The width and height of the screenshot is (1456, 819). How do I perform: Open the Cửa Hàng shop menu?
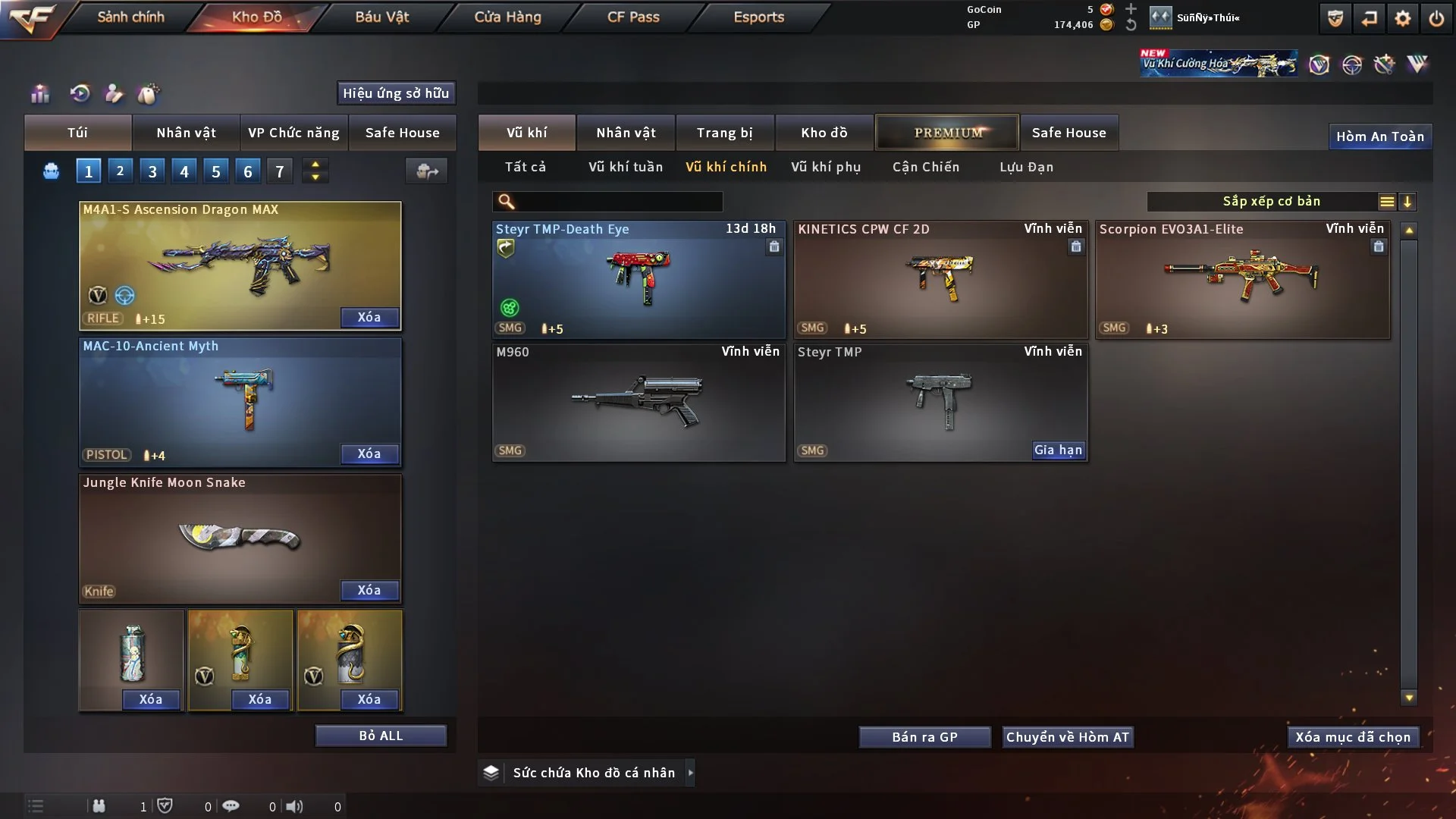click(507, 17)
